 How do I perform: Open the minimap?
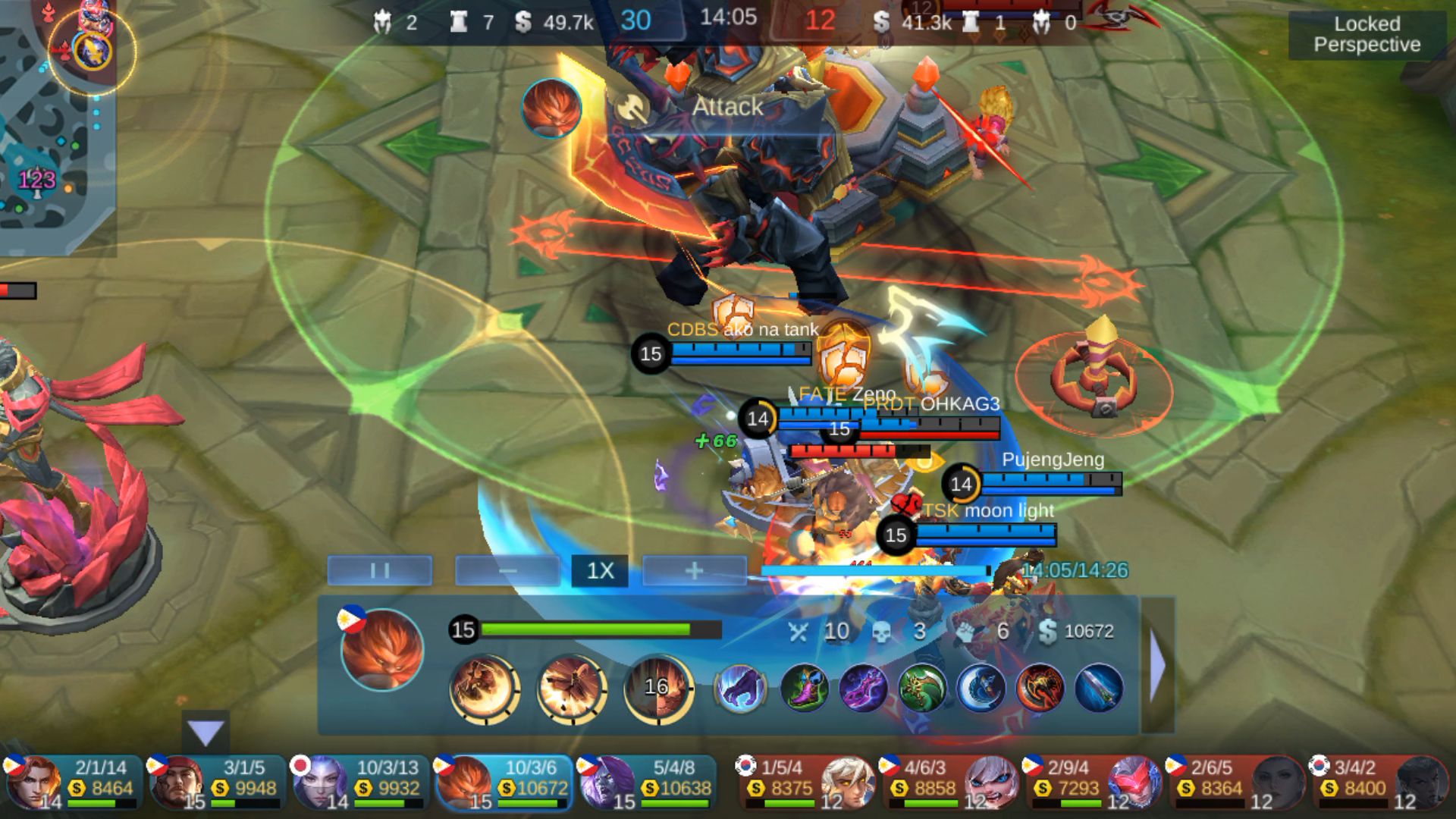pos(57,129)
